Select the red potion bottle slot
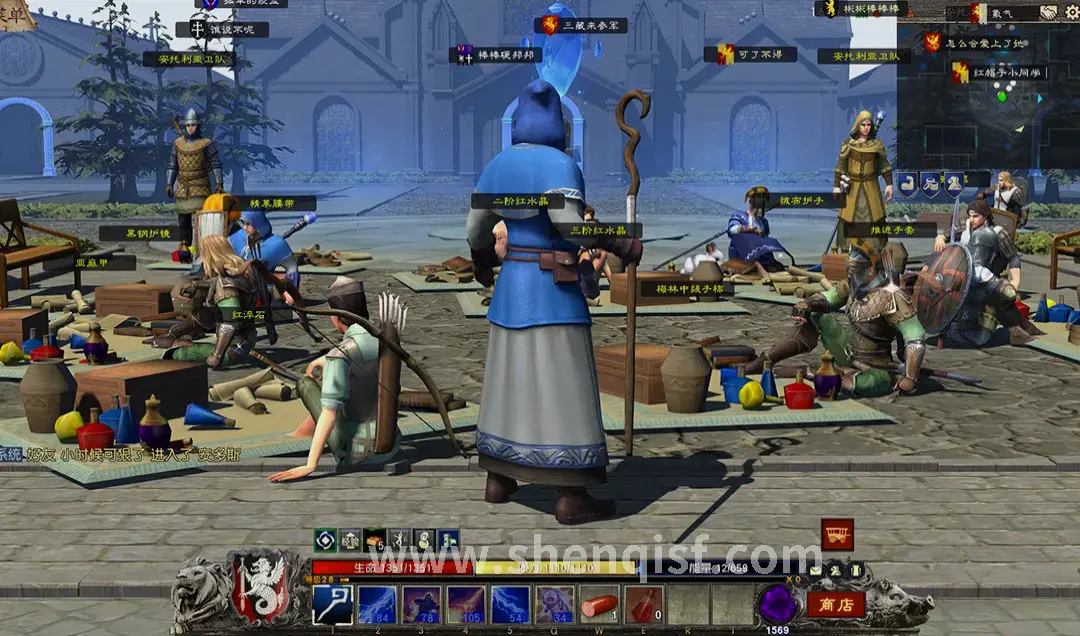 point(644,604)
